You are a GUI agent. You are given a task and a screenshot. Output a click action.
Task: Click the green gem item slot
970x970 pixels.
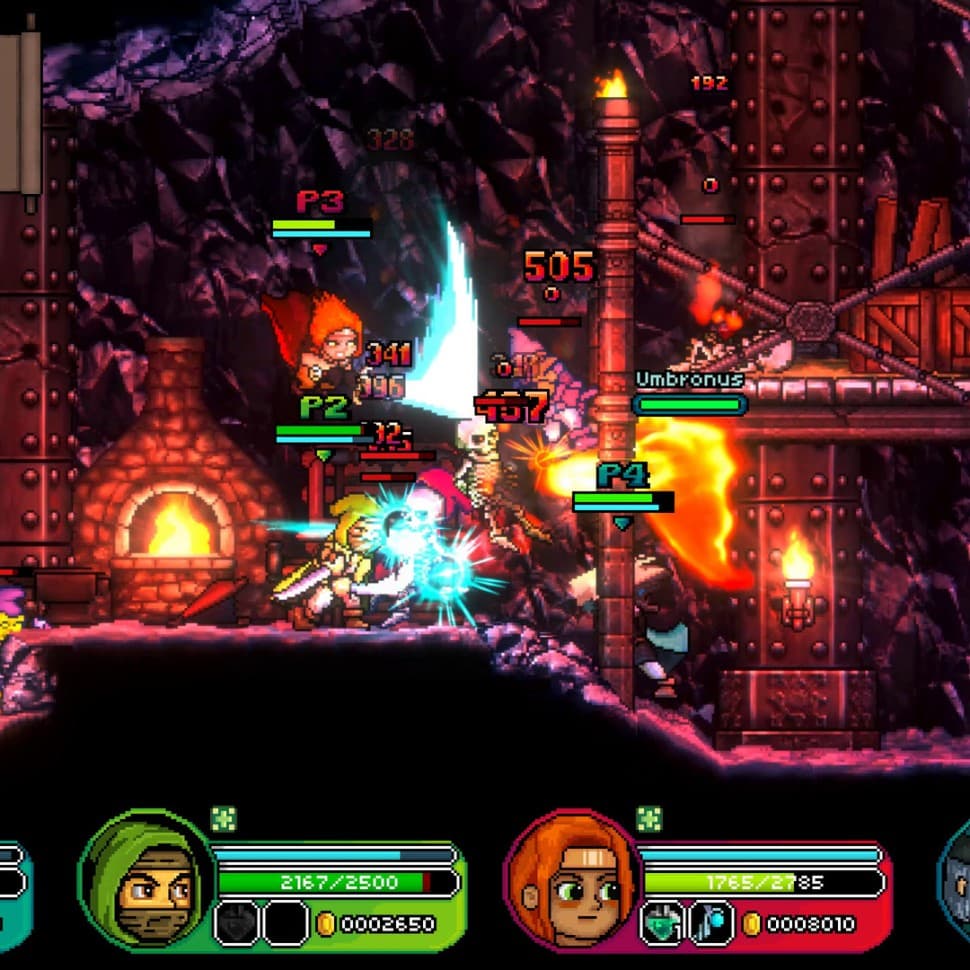click(662, 922)
